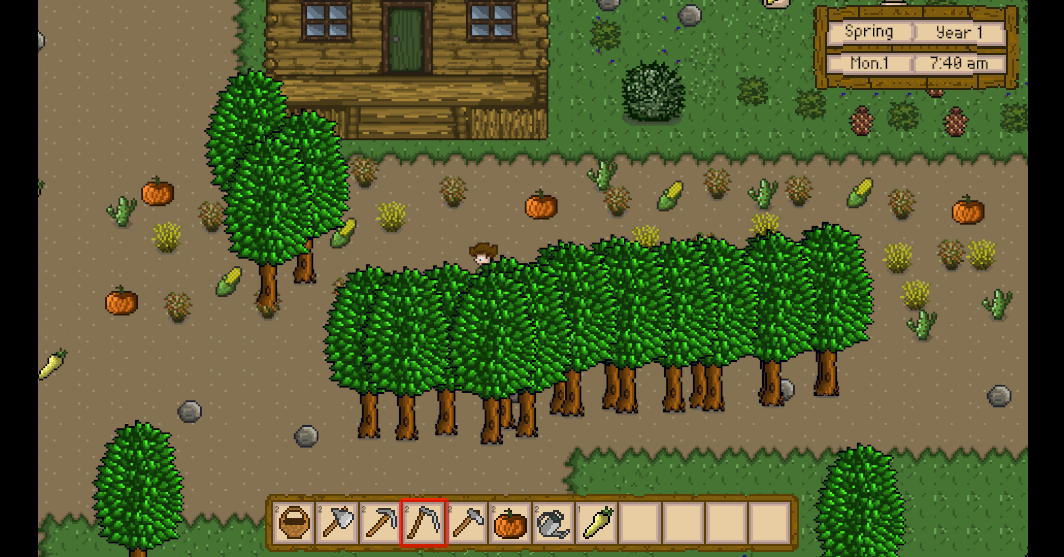
Task: Choose the pickaxe hotbar slot
Action: [x=380, y=523]
